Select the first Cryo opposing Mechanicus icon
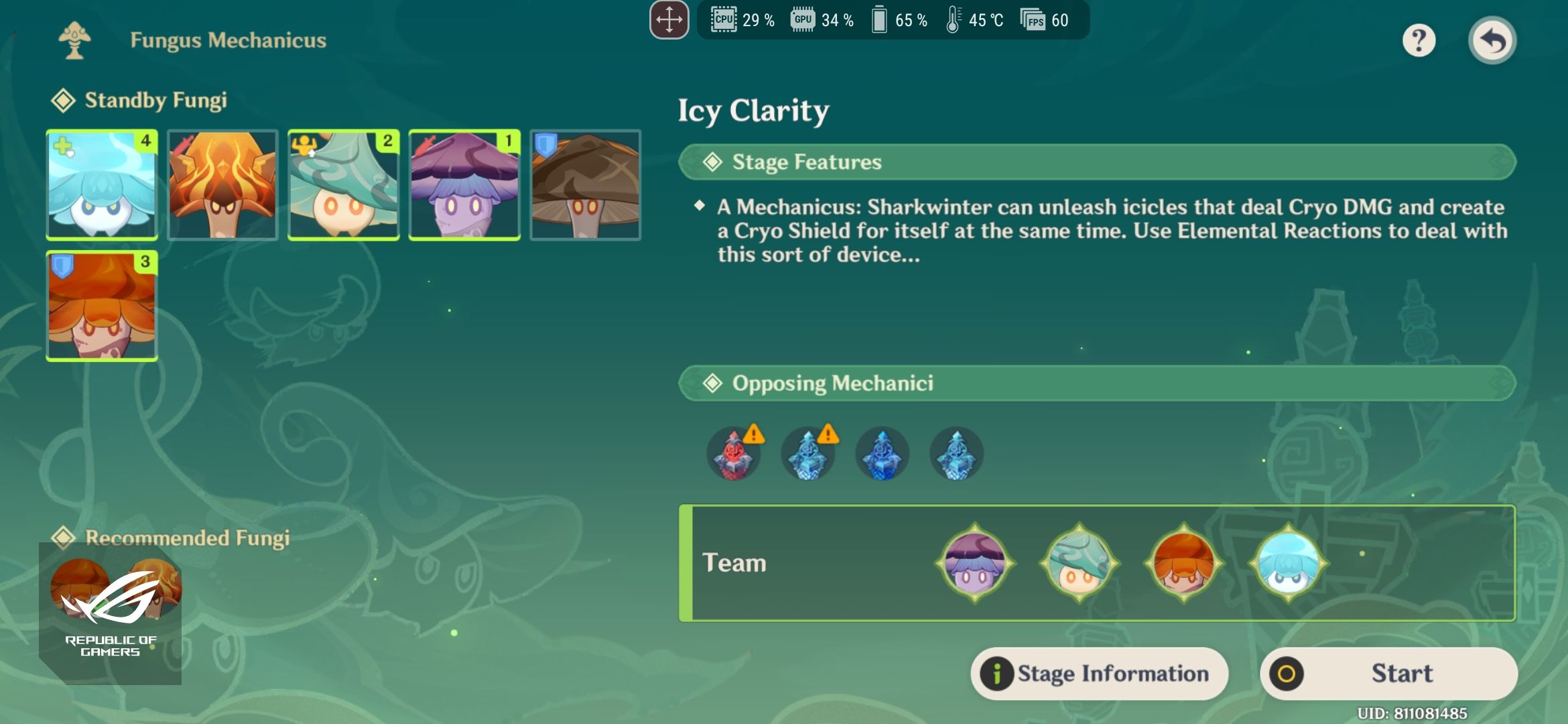 (807, 454)
